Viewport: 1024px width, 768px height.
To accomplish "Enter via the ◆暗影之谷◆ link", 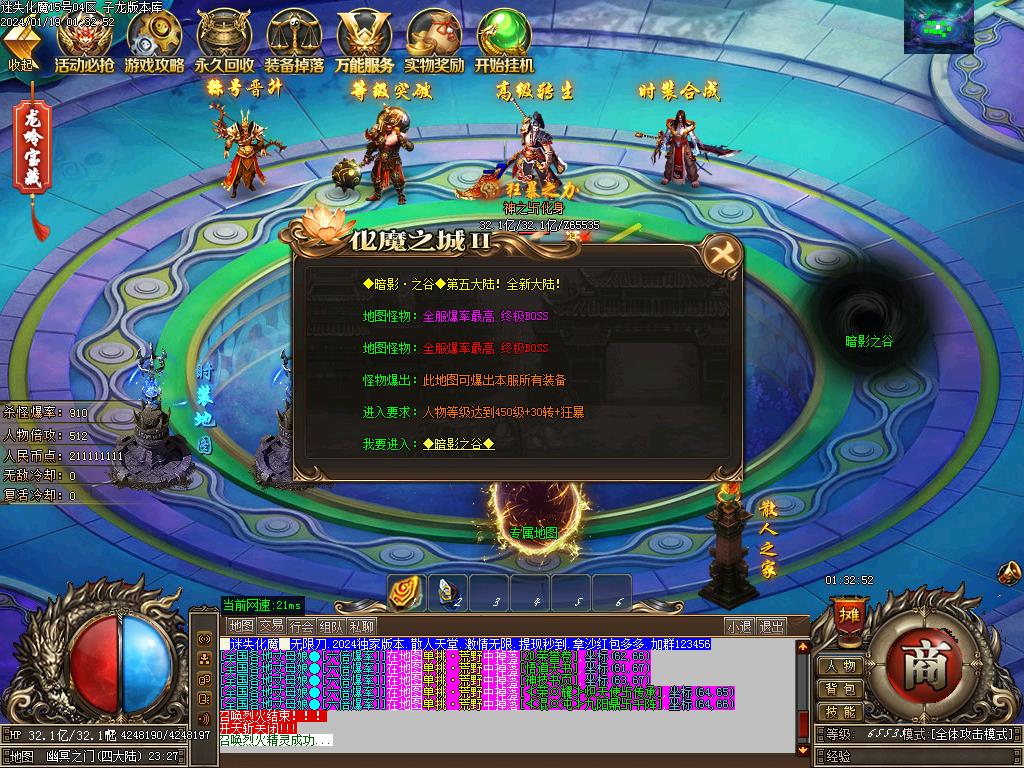I will (458, 444).
